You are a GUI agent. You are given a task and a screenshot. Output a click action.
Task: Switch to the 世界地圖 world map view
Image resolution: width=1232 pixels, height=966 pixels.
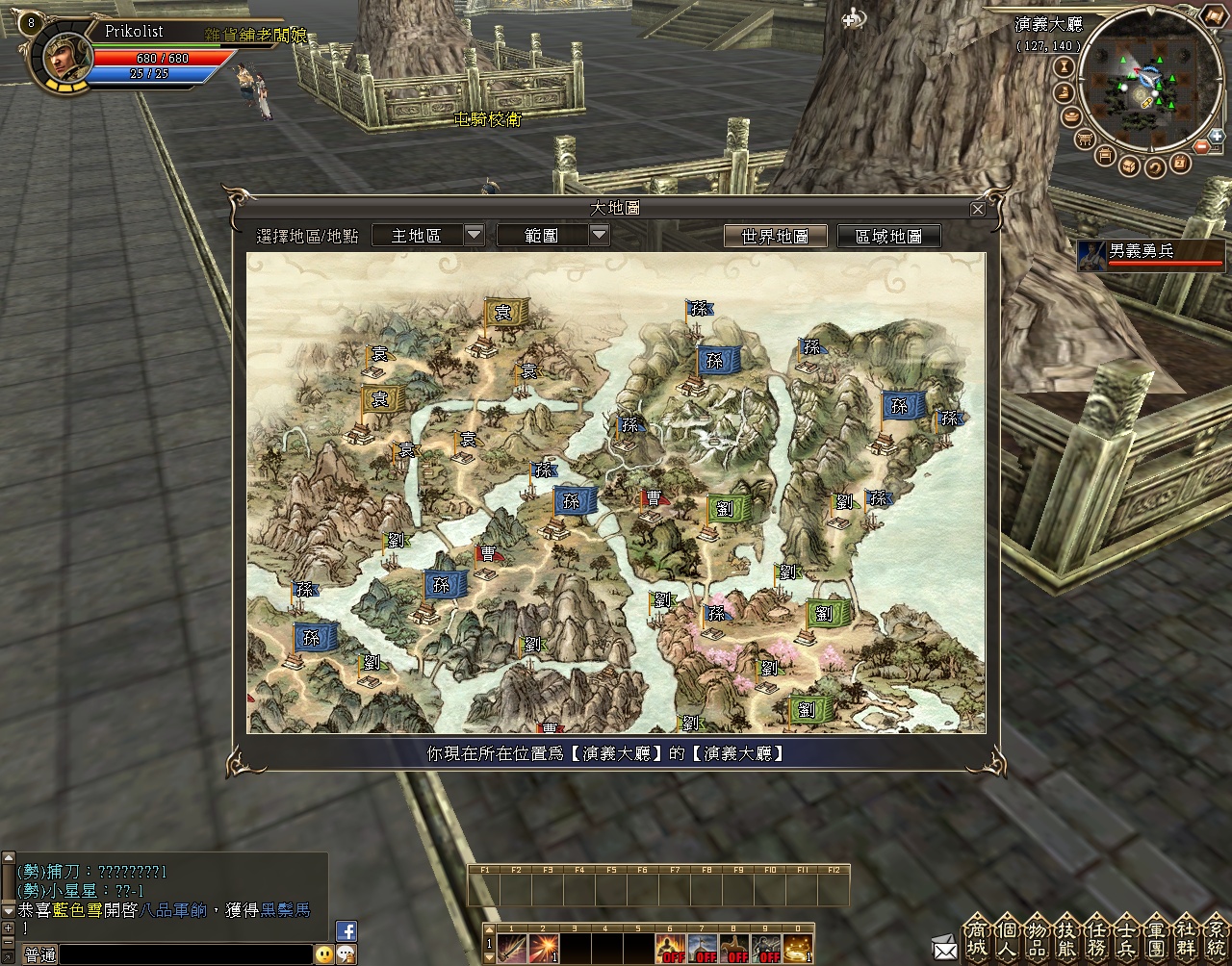pyautogui.click(x=775, y=236)
